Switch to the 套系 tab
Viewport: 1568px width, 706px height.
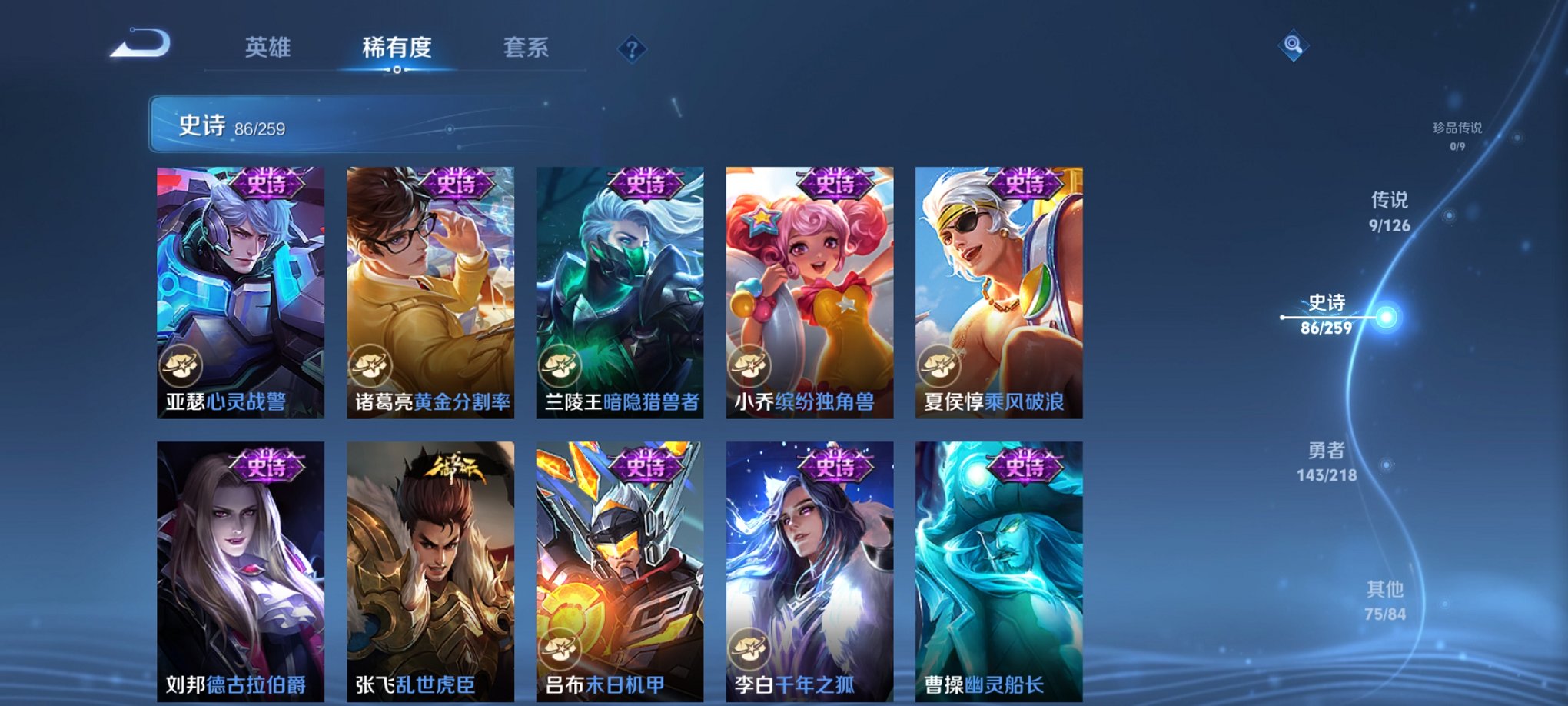pyautogui.click(x=527, y=48)
